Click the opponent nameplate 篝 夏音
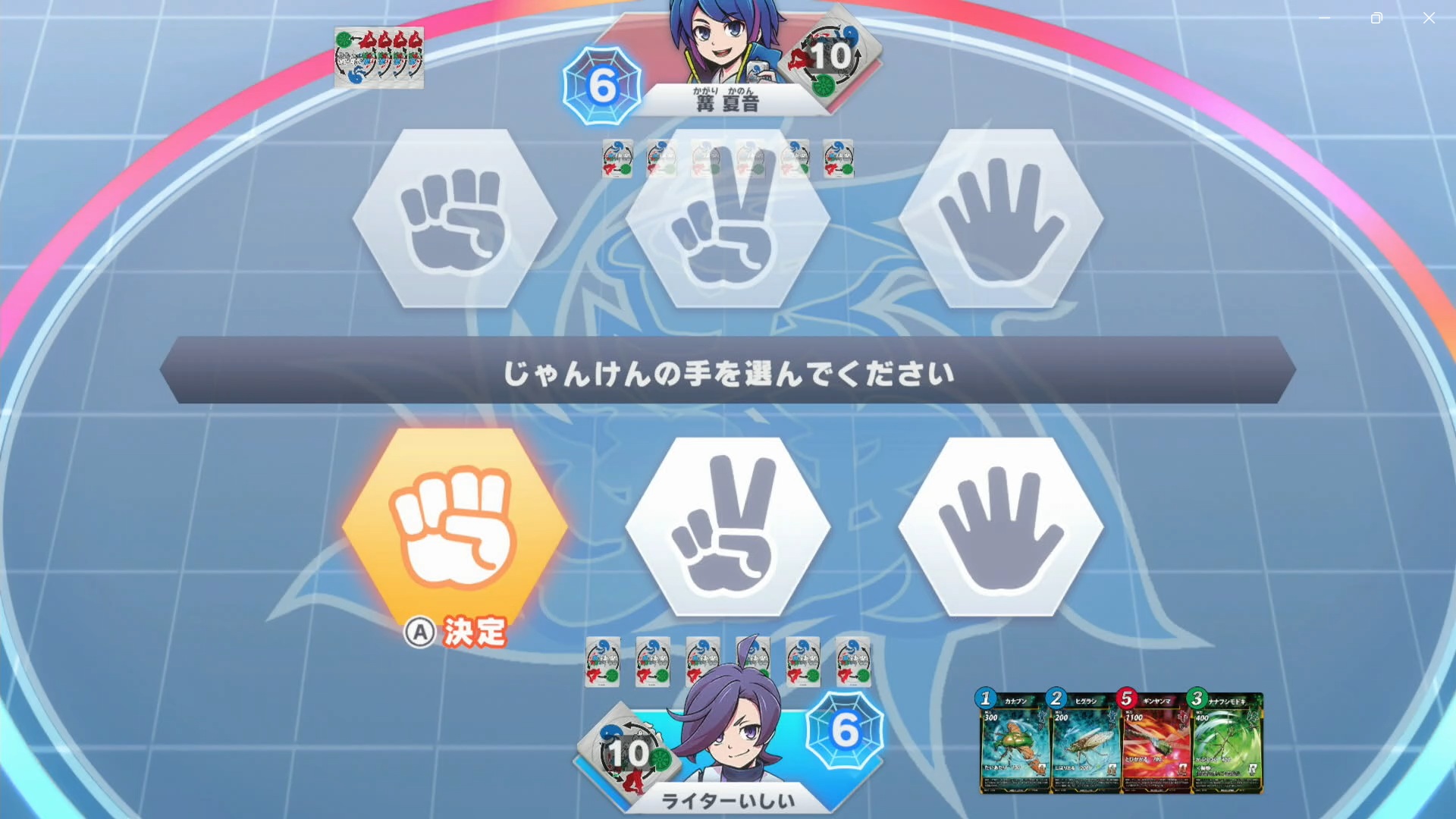The height and width of the screenshot is (819, 1456). click(x=724, y=99)
